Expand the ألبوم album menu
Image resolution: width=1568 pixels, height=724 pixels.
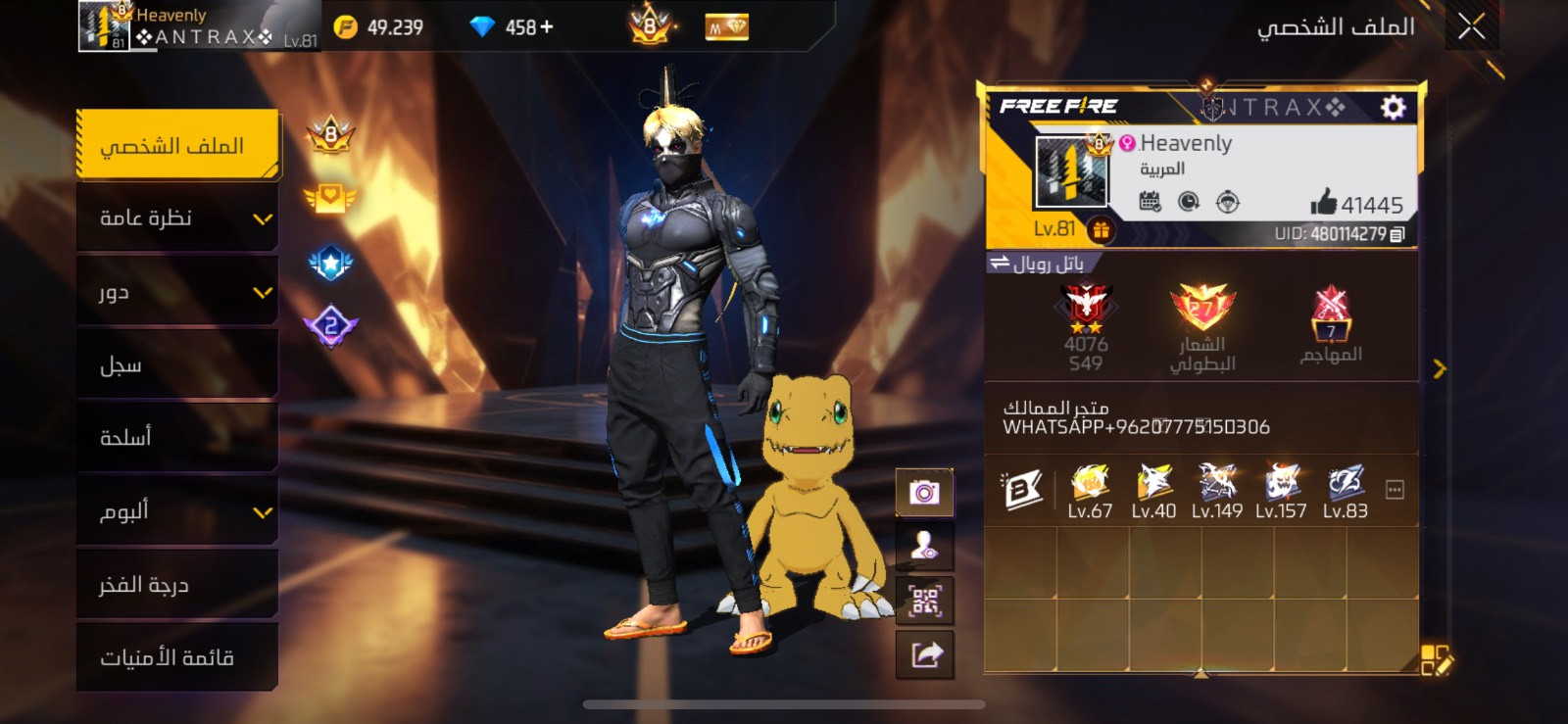[x=177, y=510]
